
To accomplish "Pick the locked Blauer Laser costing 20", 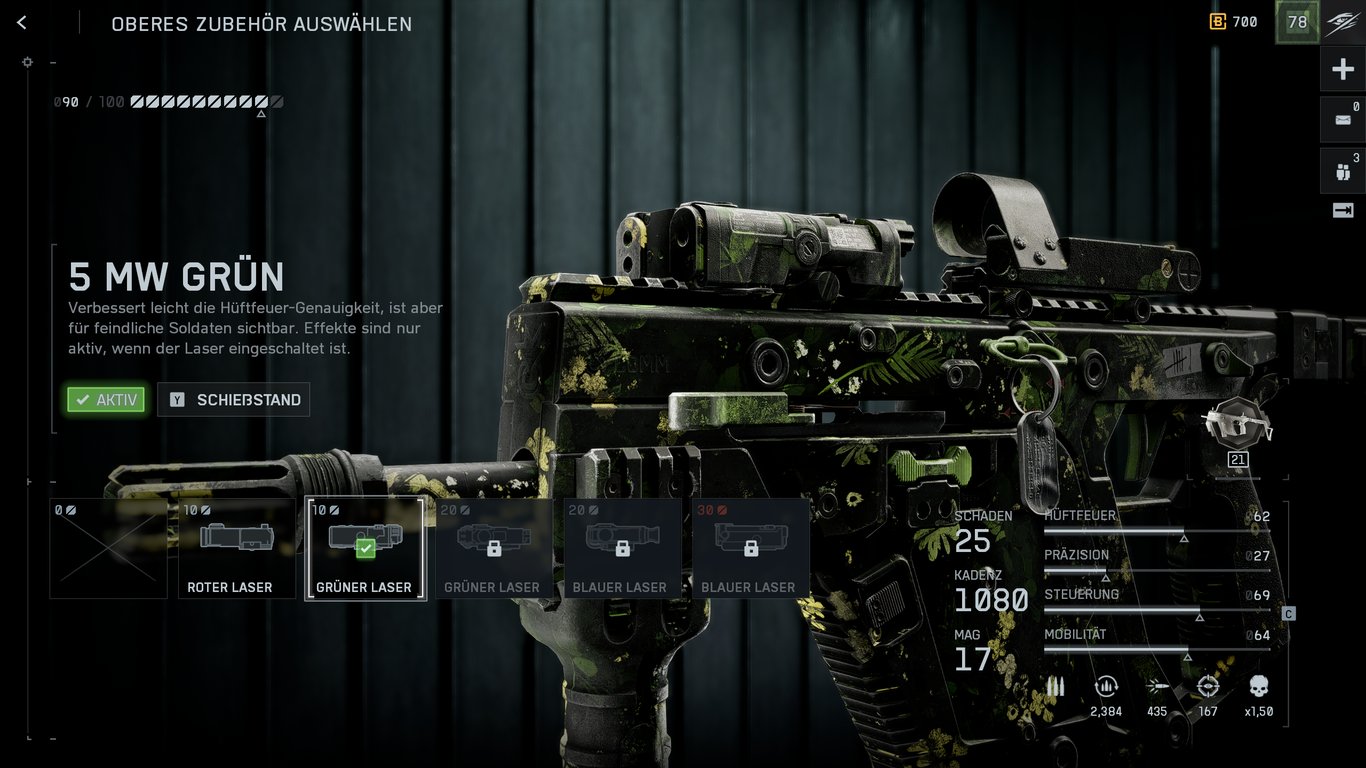I will (x=622, y=548).
